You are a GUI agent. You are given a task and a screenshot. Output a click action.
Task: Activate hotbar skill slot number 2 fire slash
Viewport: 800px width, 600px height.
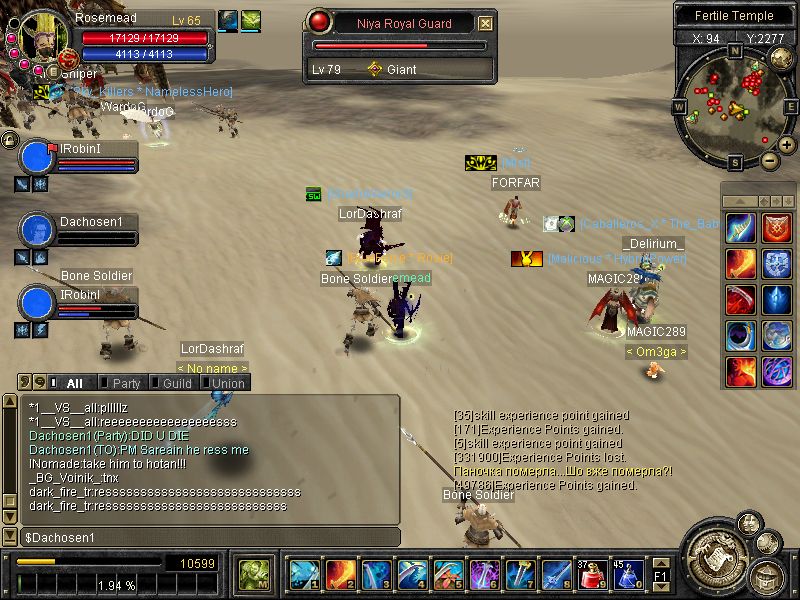340,574
